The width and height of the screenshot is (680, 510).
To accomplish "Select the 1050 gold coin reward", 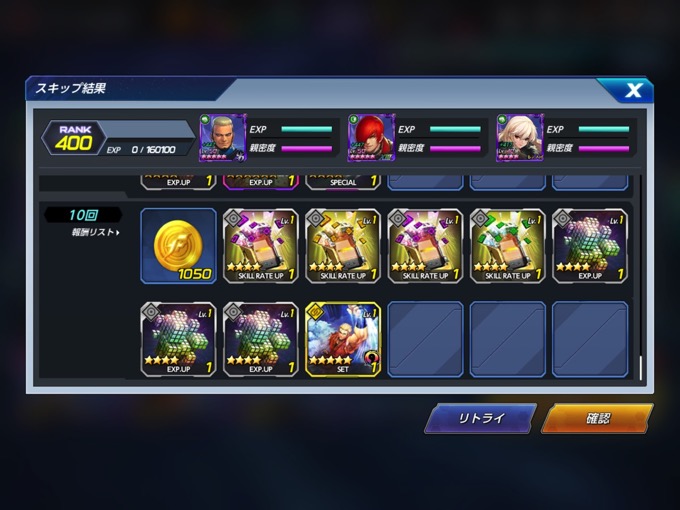I will point(178,246).
